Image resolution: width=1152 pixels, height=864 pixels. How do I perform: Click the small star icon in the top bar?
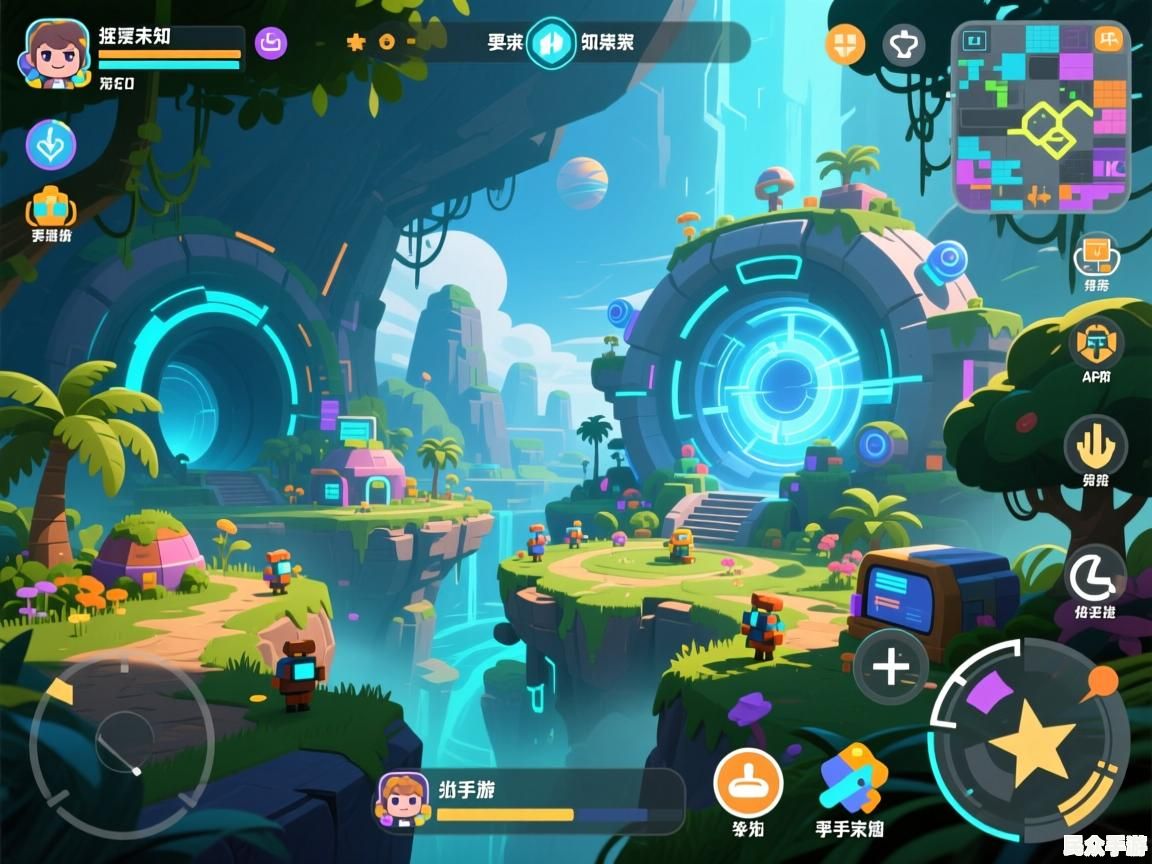click(x=355, y=43)
